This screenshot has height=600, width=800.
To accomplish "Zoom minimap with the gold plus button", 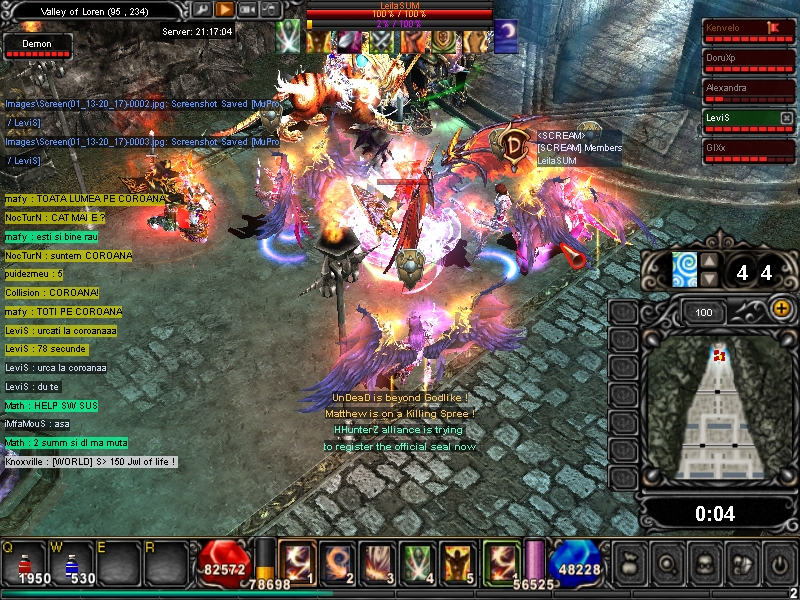I will (x=780, y=310).
